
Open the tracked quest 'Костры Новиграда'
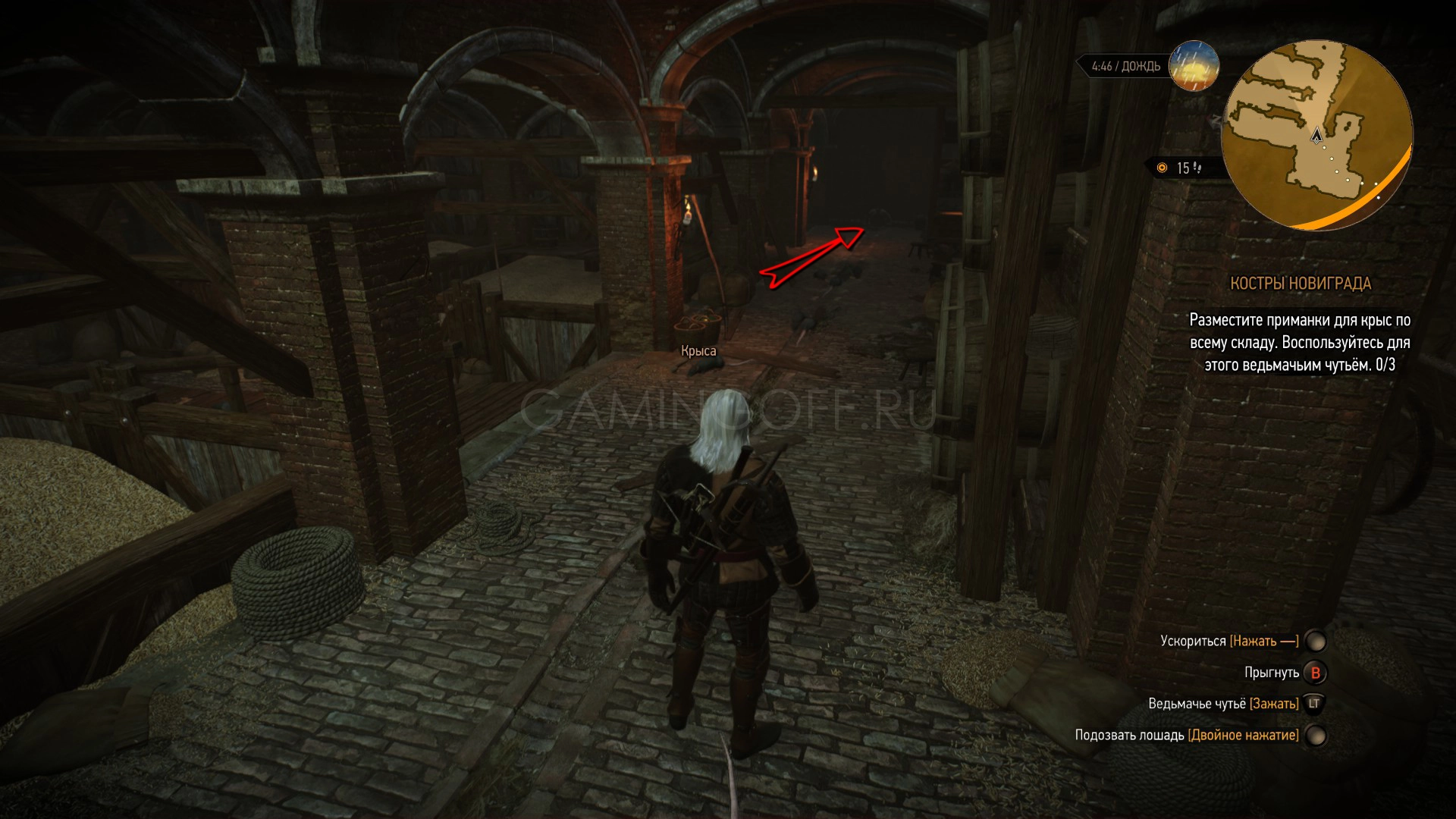pyautogui.click(x=1300, y=284)
